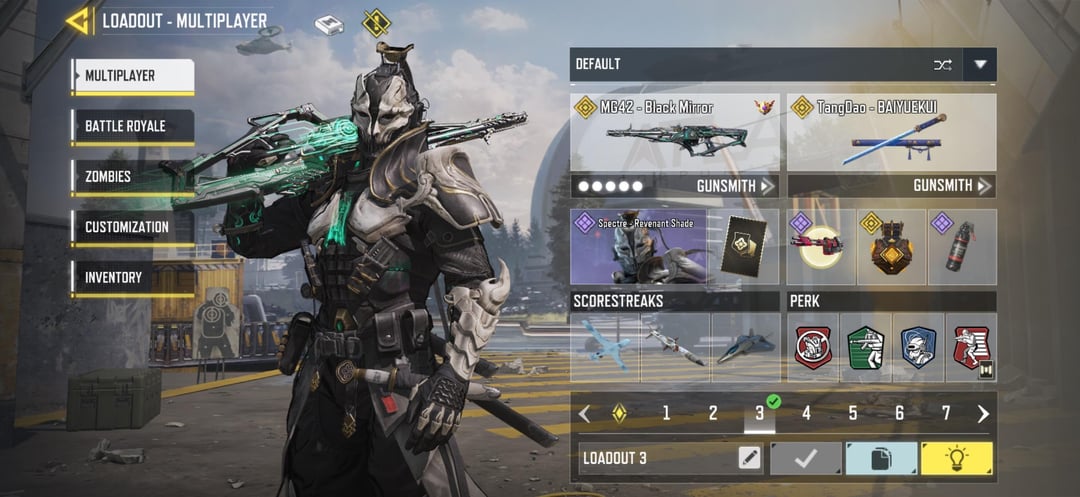Click the yellow lightbulb recommendation button
The width and height of the screenshot is (1080, 497).
pyautogui.click(x=956, y=458)
